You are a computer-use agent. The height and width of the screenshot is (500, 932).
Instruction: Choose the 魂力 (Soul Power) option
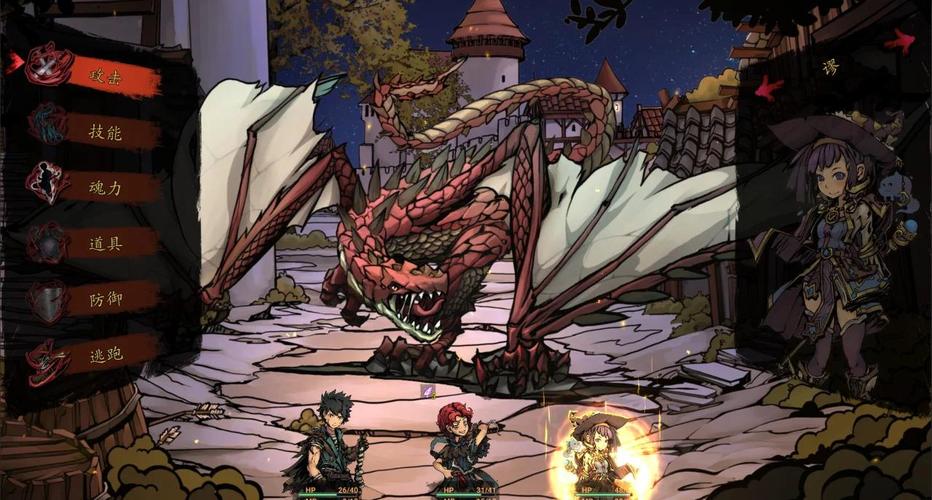(x=105, y=186)
